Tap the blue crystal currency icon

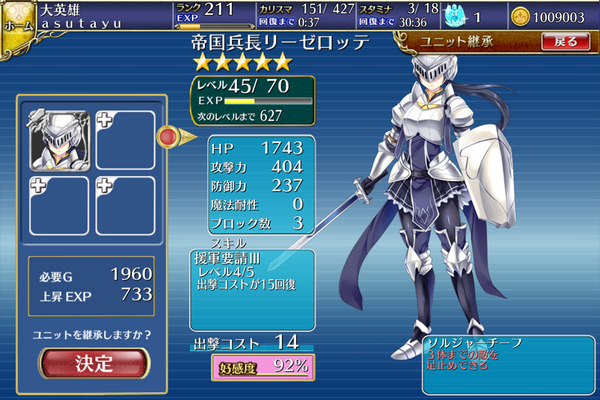pos(432,17)
